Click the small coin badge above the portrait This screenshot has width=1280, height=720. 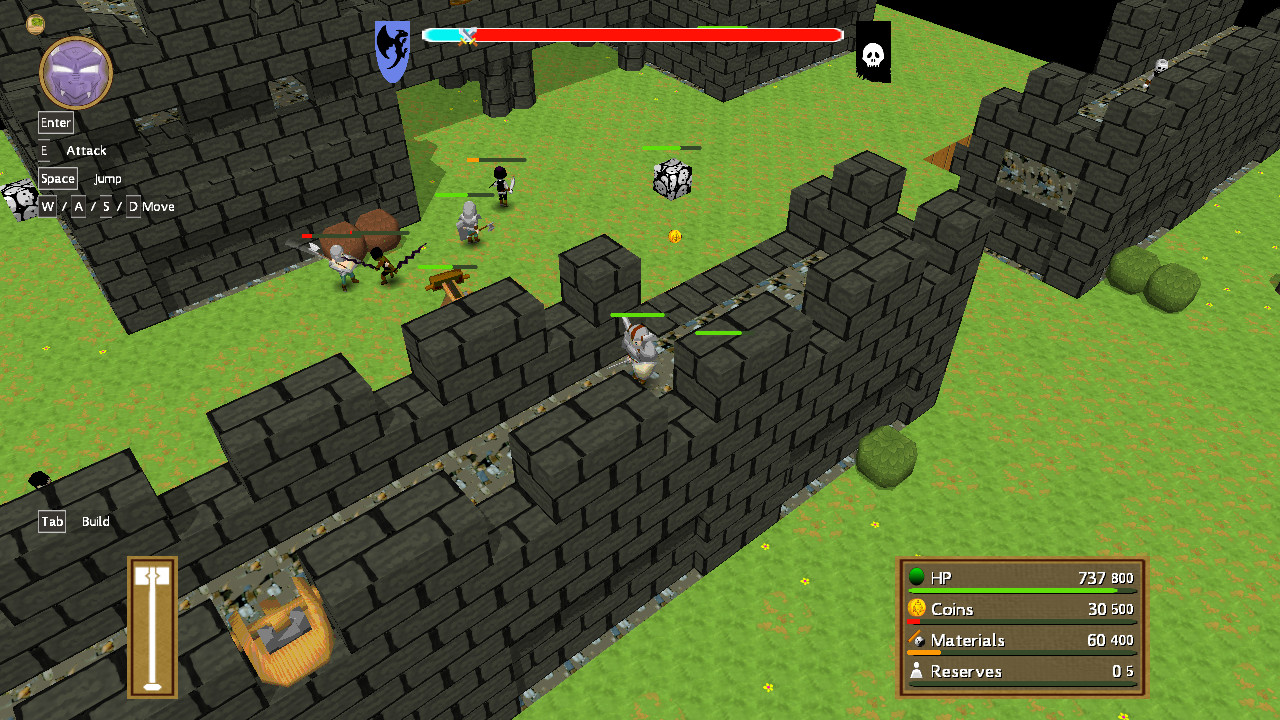tap(35, 22)
